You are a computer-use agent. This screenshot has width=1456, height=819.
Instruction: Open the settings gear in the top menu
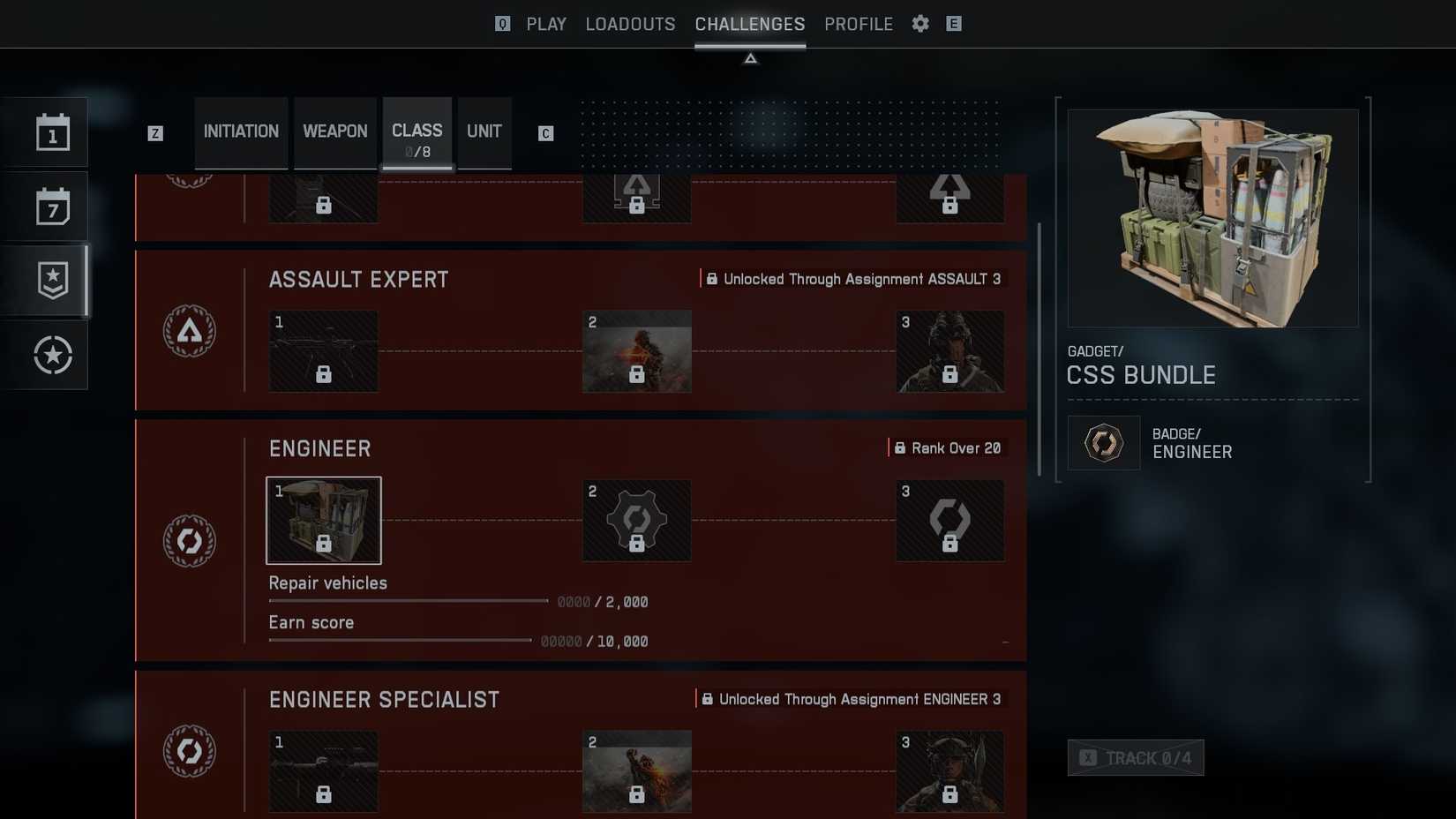coord(919,24)
